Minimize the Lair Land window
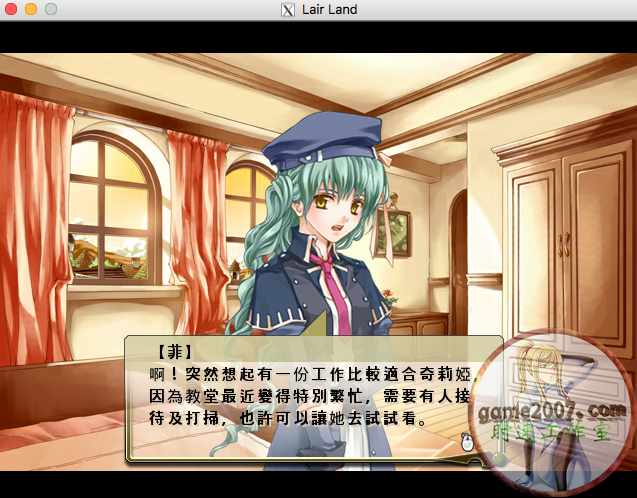Screen dimensions: 637x498 pos(30,9)
